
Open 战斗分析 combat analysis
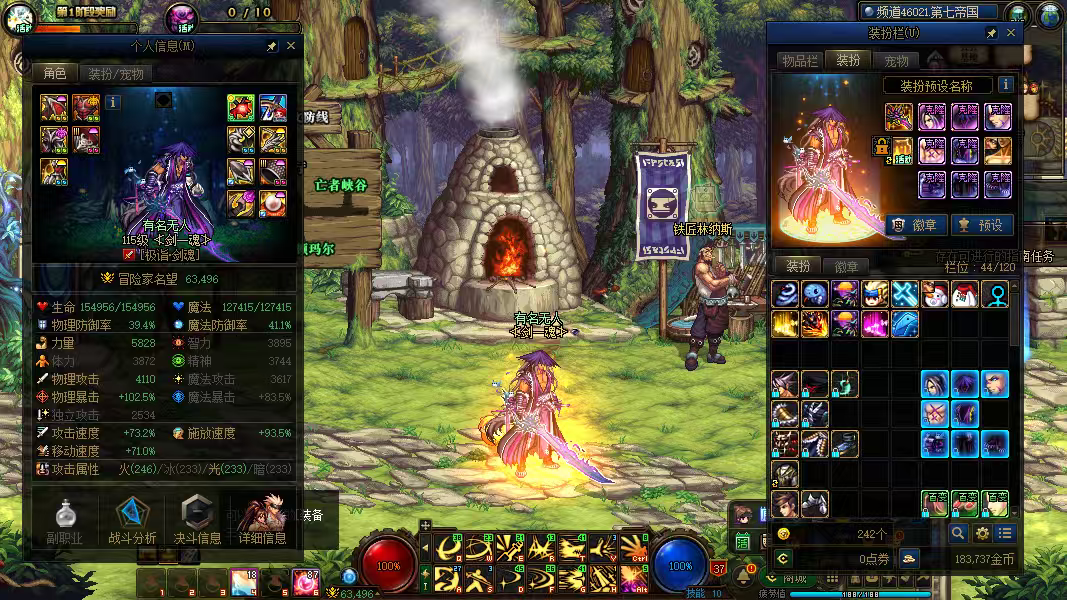click(x=131, y=520)
